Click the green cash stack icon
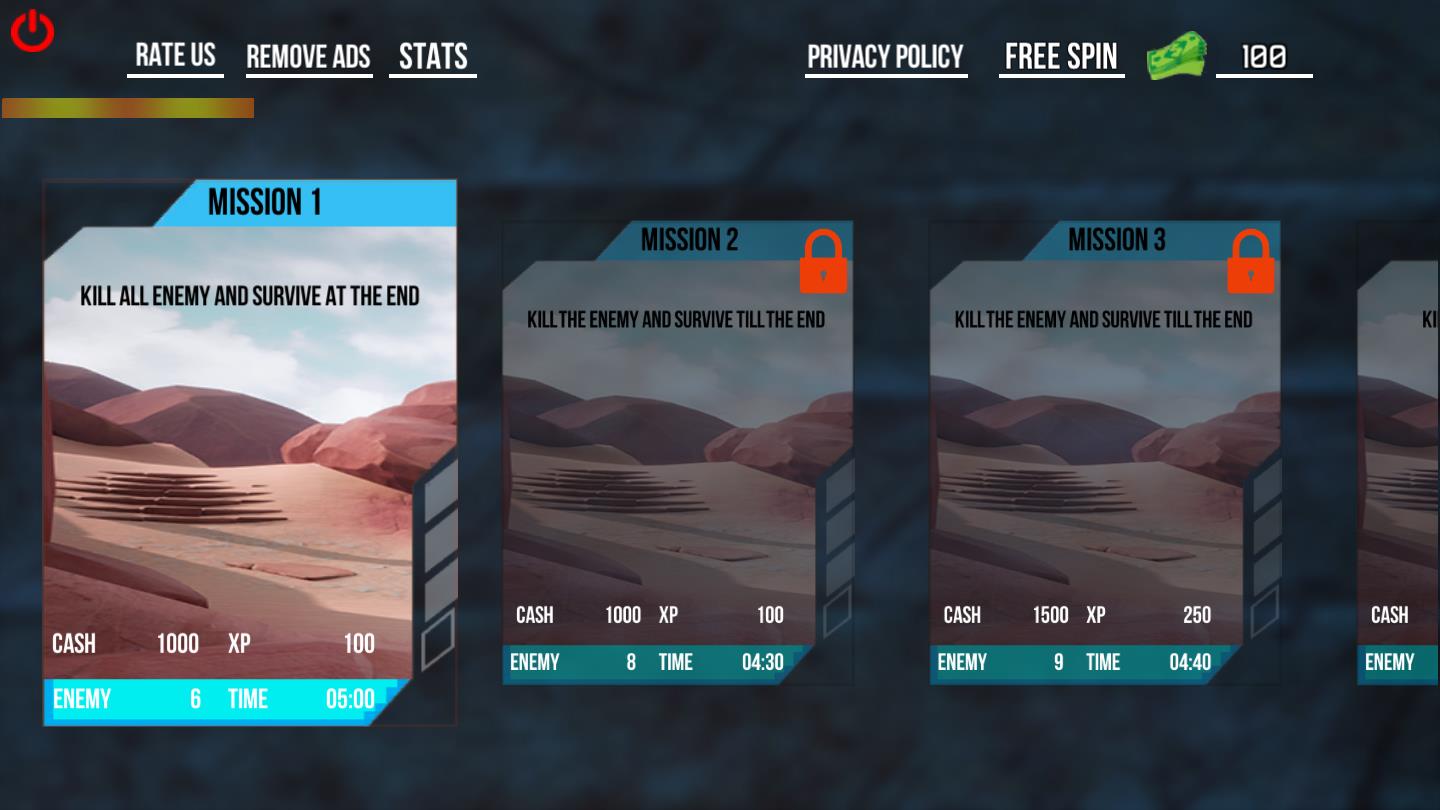Screen dimensions: 1440x810 1176,56
